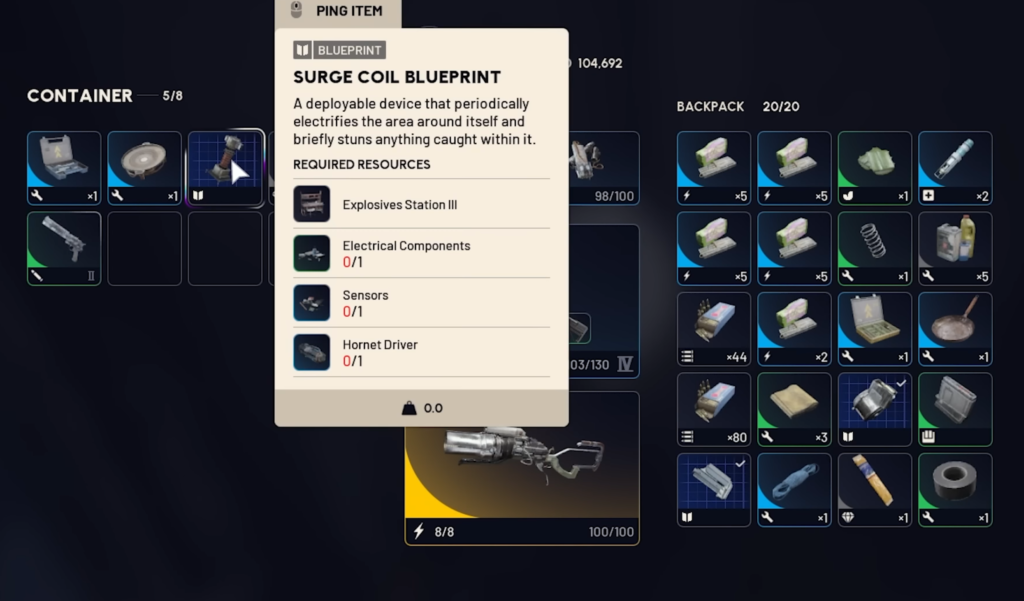Pick the tan fabric stack of three
Screen dimensions: 1024x601
pyautogui.click(x=794, y=409)
